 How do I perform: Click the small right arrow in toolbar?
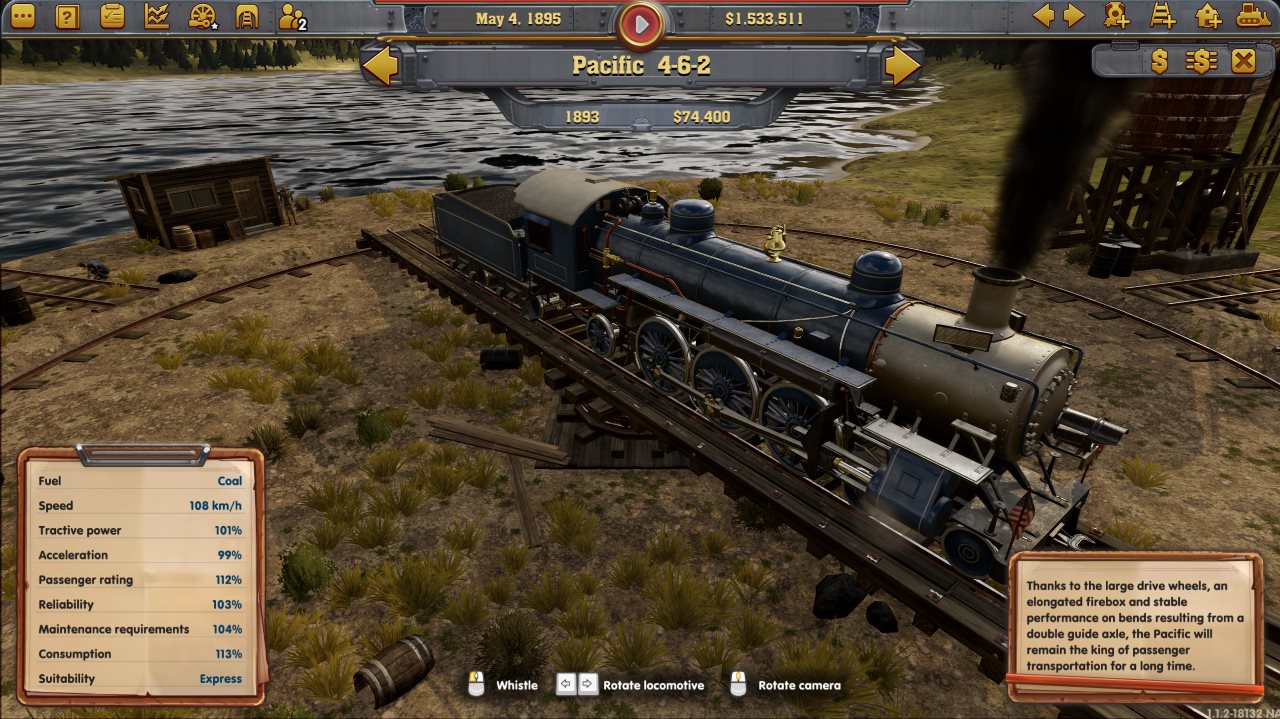[1074, 16]
